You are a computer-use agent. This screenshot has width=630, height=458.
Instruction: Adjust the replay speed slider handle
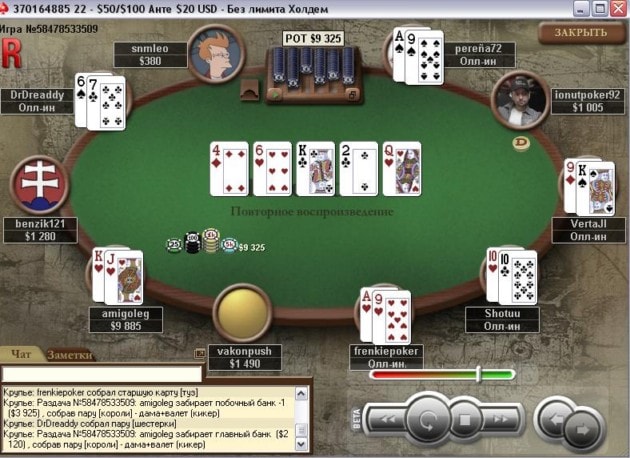(x=479, y=374)
